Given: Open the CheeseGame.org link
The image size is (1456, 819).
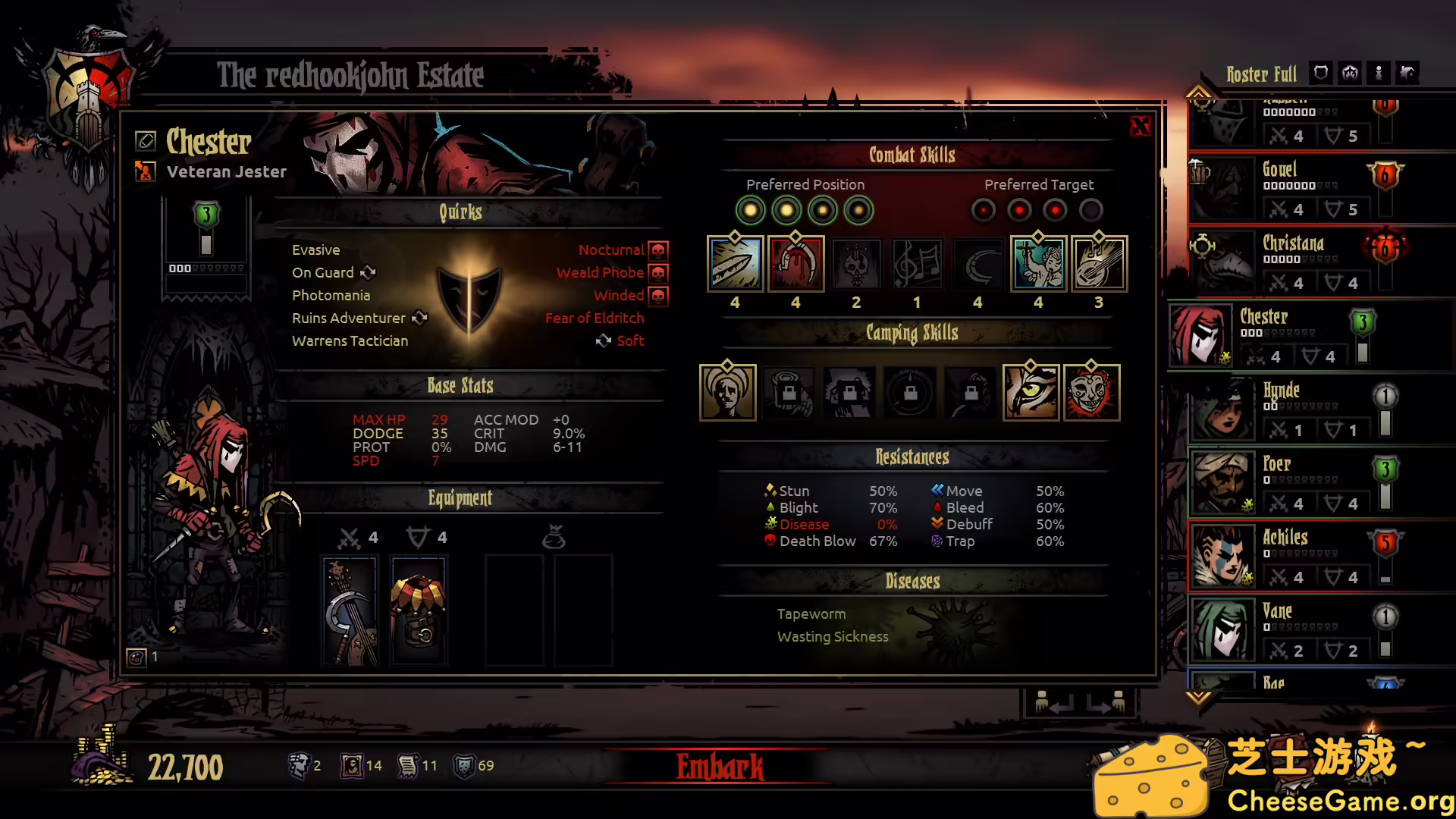Looking at the screenshot, I should point(1339,799).
